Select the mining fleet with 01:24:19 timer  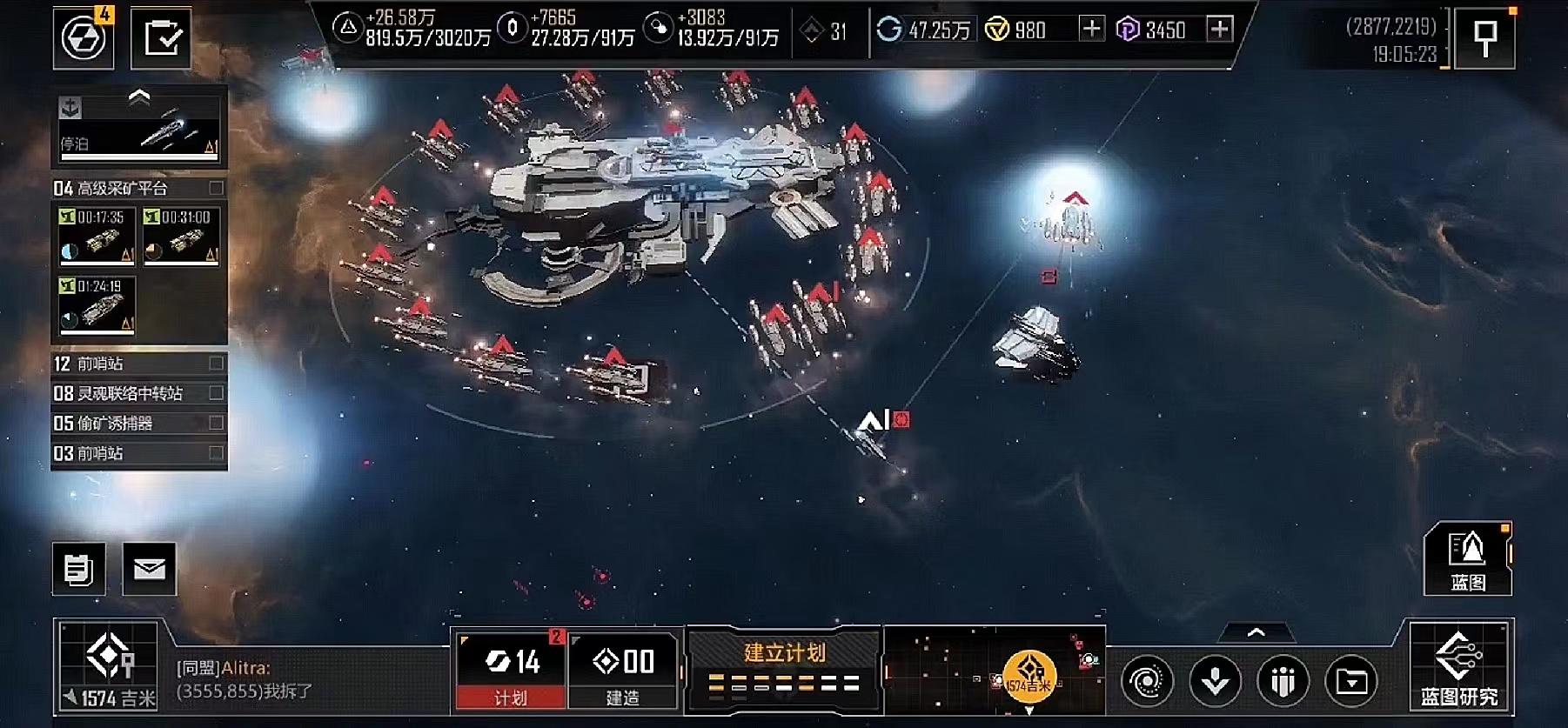pyautogui.click(x=97, y=305)
